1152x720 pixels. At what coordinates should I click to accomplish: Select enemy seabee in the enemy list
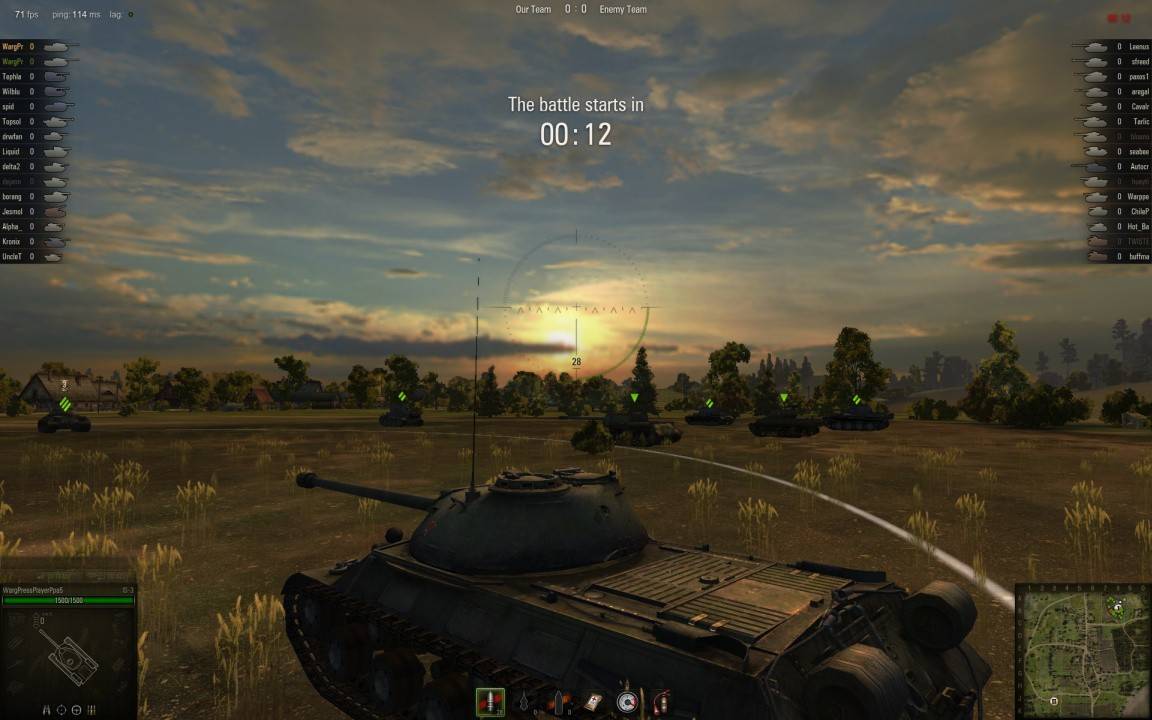[x=1138, y=151]
